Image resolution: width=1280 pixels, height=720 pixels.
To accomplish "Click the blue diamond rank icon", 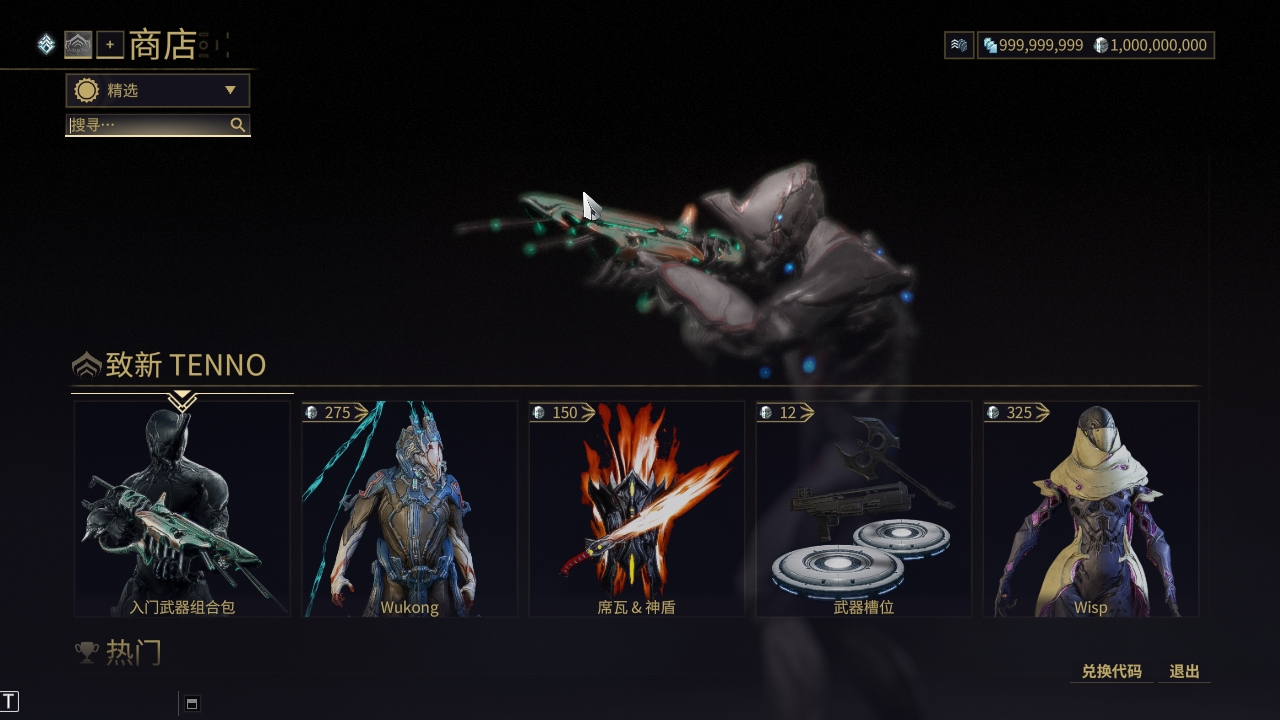I will [46, 45].
